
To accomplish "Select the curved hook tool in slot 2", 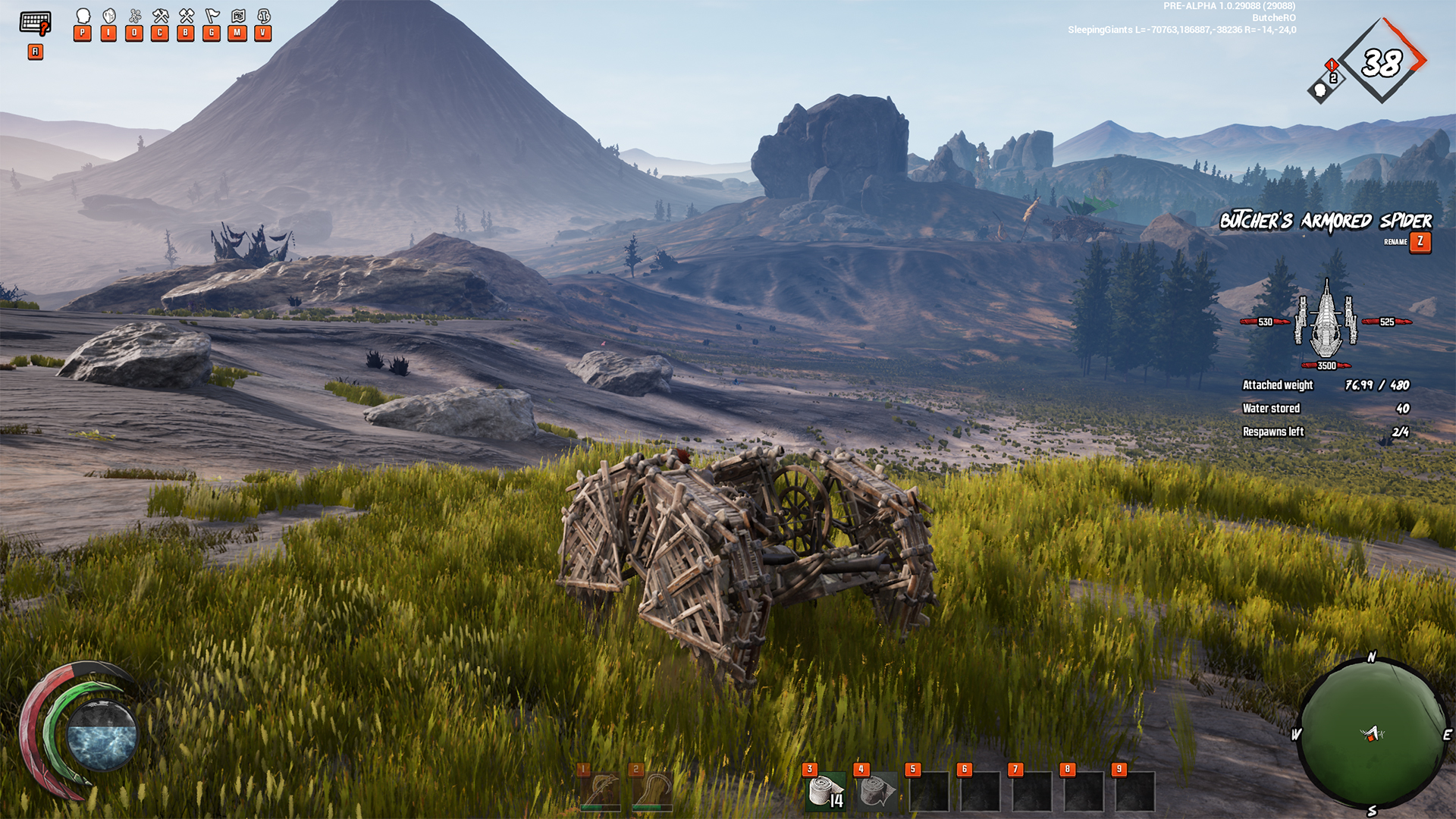I will [652, 792].
